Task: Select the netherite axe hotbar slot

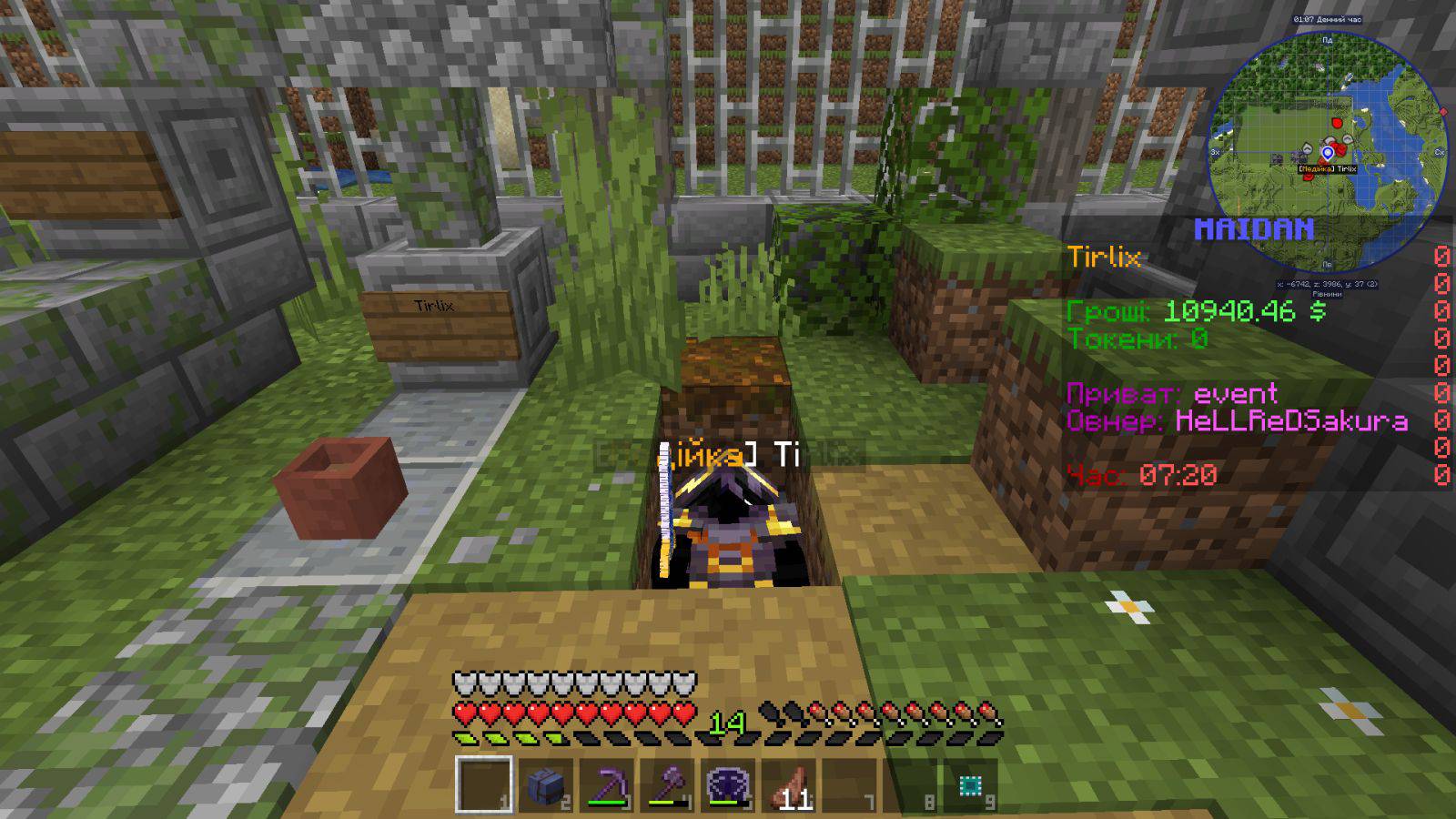Action: [667, 785]
